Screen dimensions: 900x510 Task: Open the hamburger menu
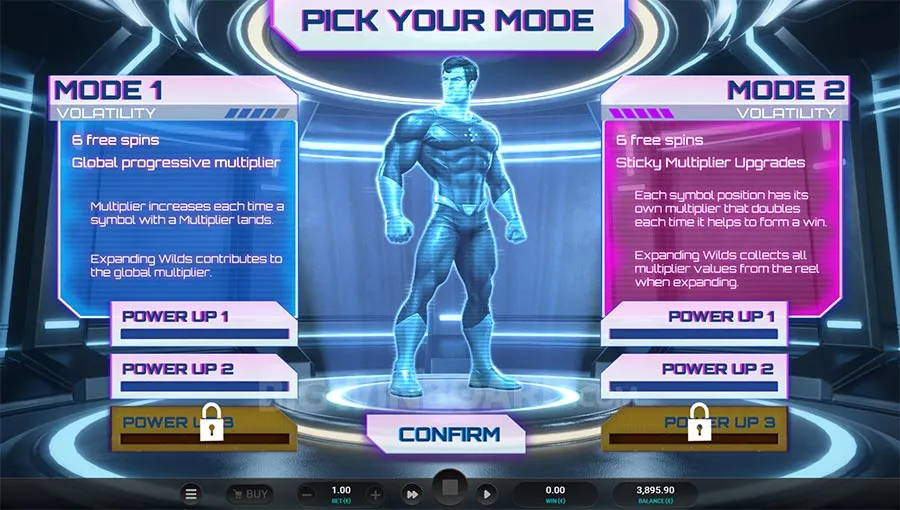coord(192,494)
